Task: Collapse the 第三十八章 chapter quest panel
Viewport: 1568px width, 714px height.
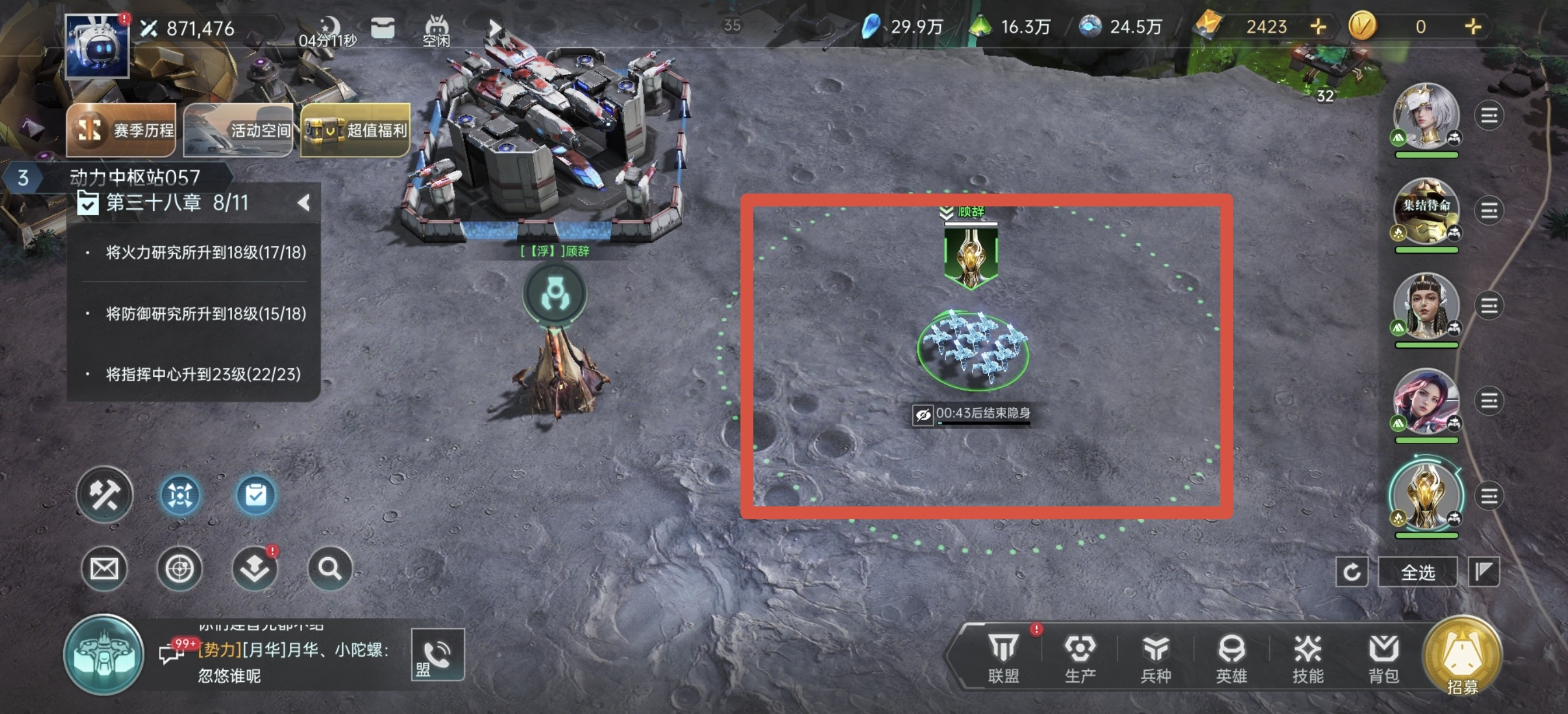Action: [x=304, y=202]
